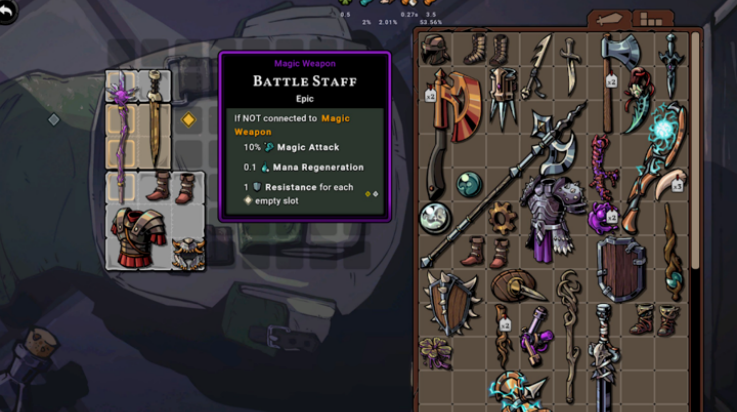Image resolution: width=737 pixels, height=412 pixels.
Task: Select the red leather boots in backpack
Action: 171,186
